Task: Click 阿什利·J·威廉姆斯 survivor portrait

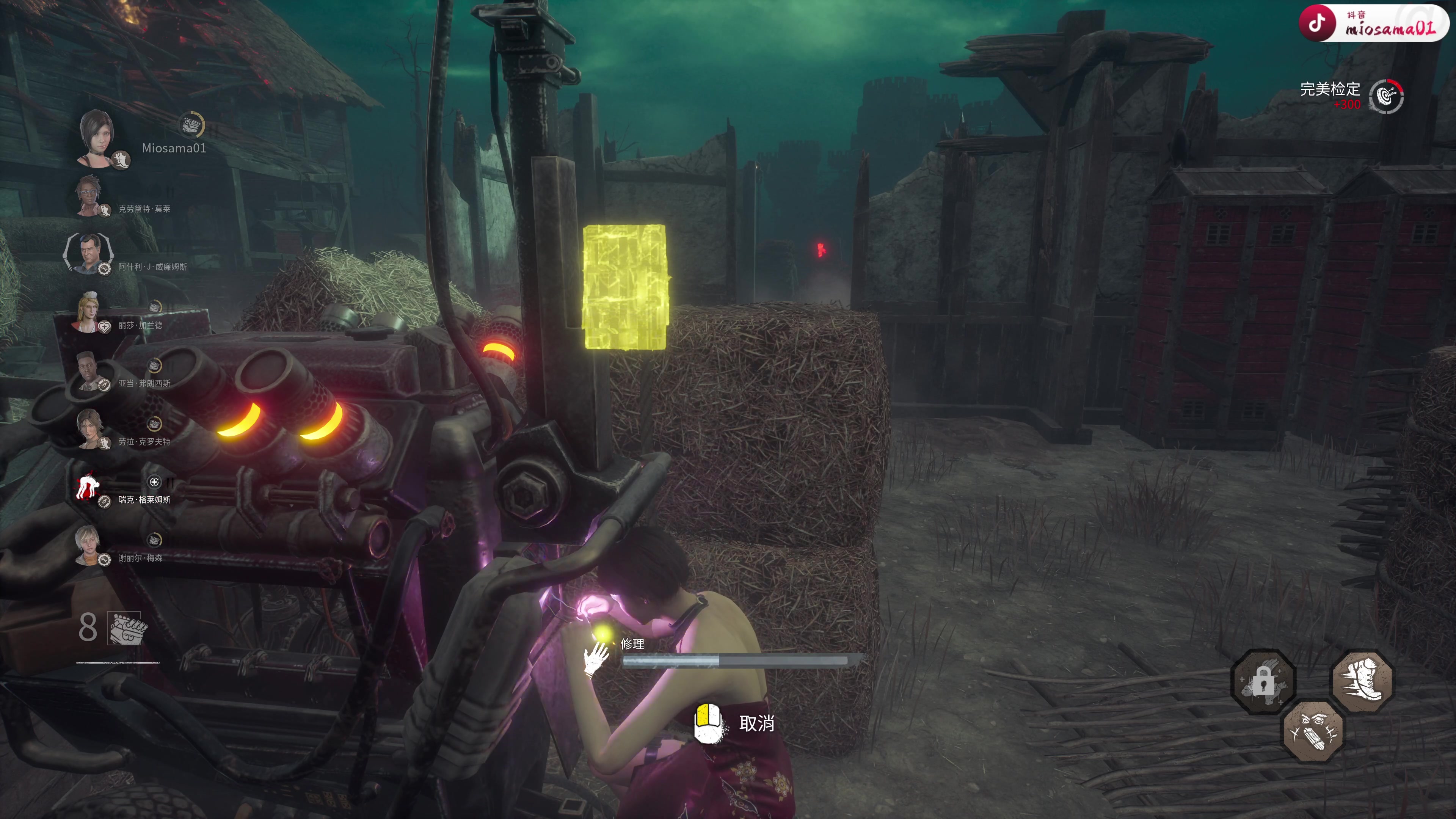Action: 89,253
